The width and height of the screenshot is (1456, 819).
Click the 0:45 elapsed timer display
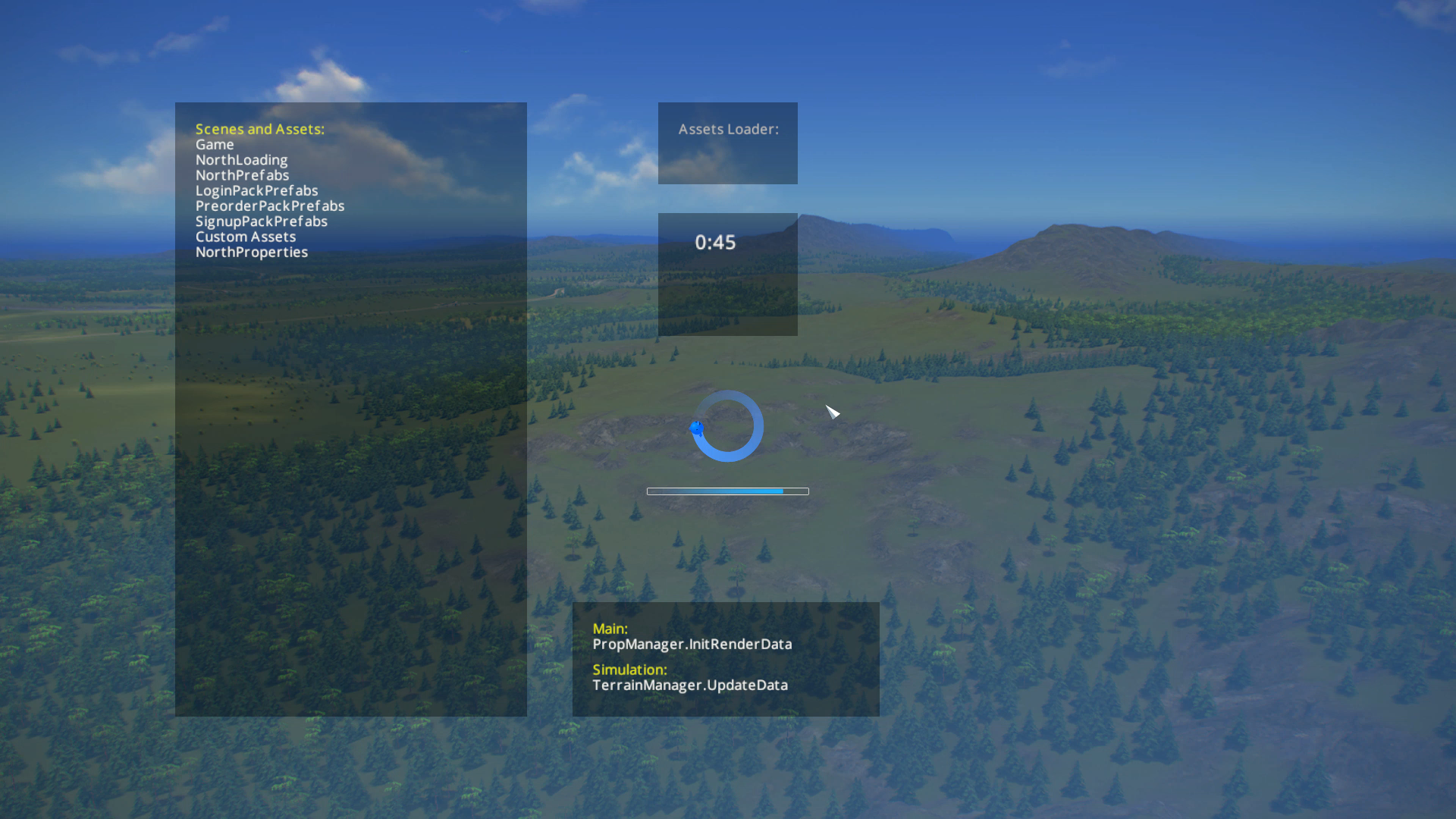point(715,243)
